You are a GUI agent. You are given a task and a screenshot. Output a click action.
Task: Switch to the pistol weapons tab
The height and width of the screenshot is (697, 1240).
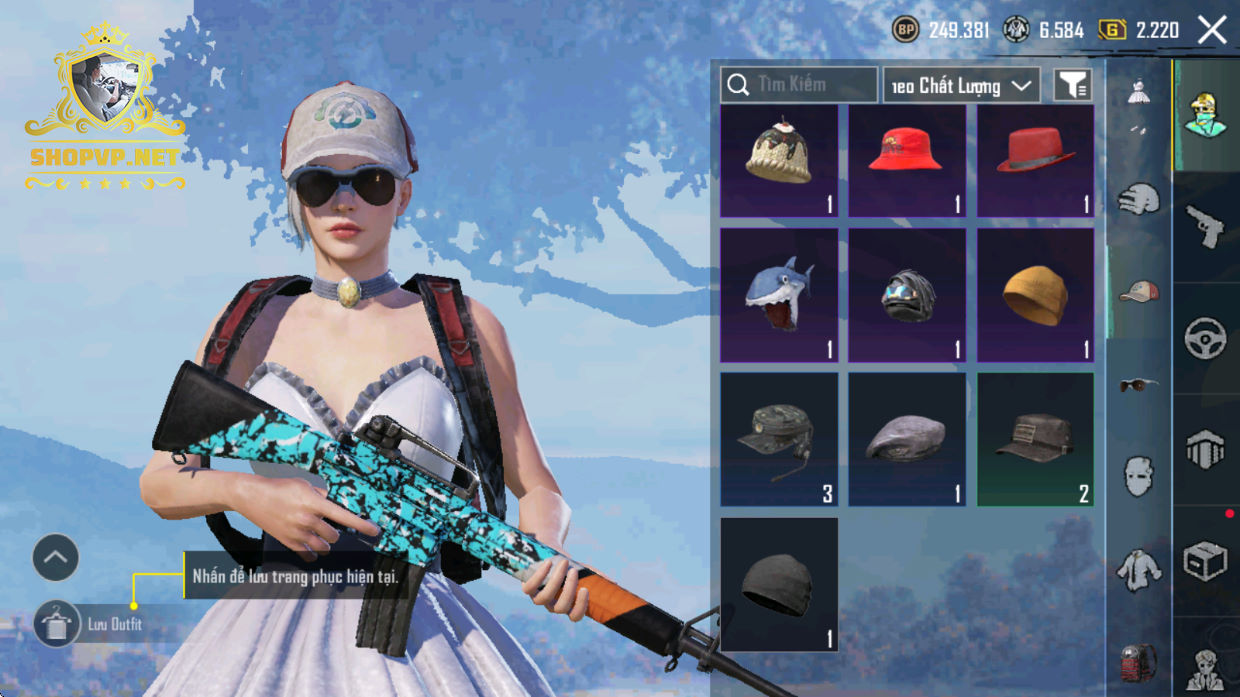1205,226
